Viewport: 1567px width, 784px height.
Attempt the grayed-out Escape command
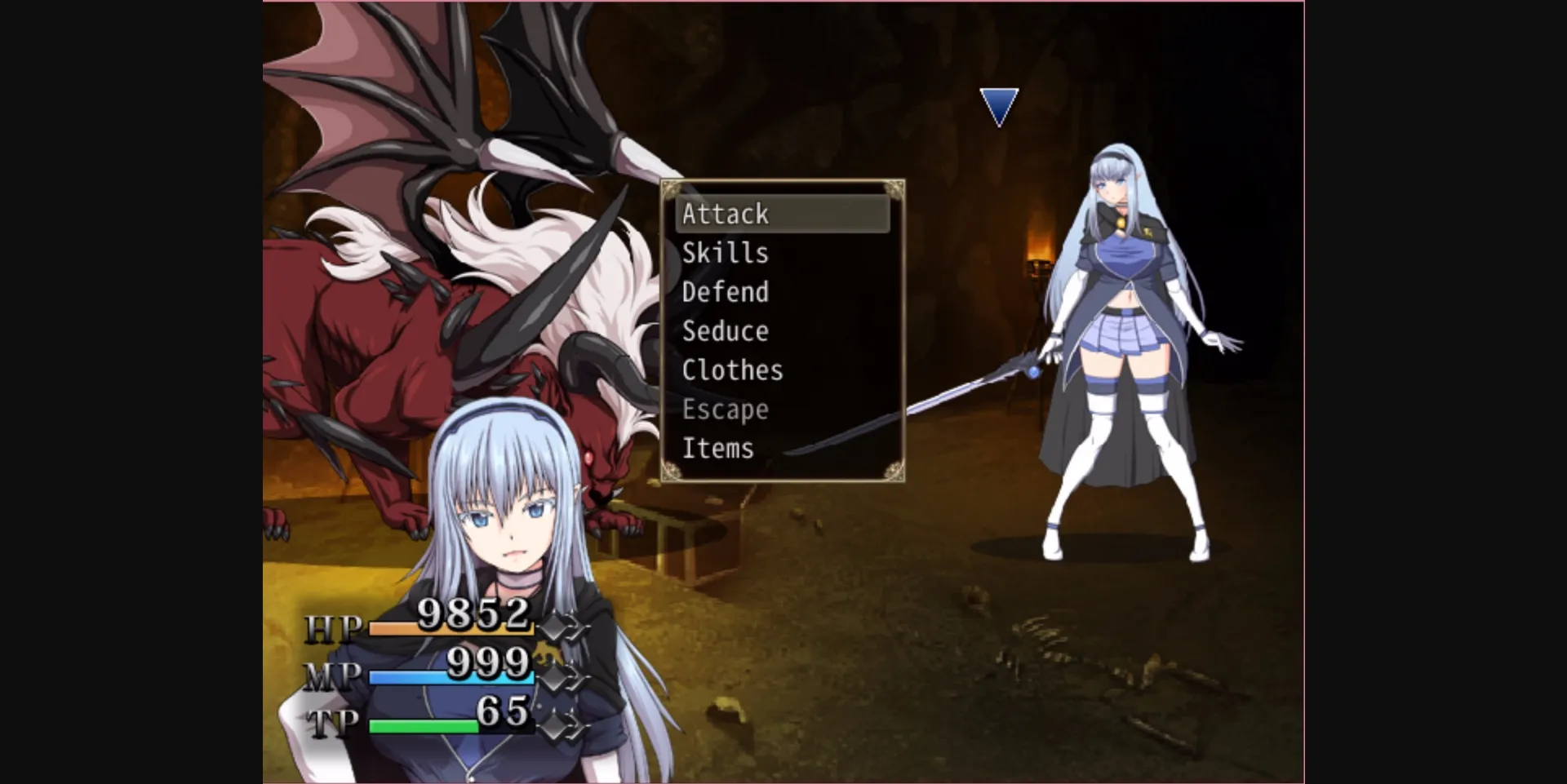coord(725,410)
